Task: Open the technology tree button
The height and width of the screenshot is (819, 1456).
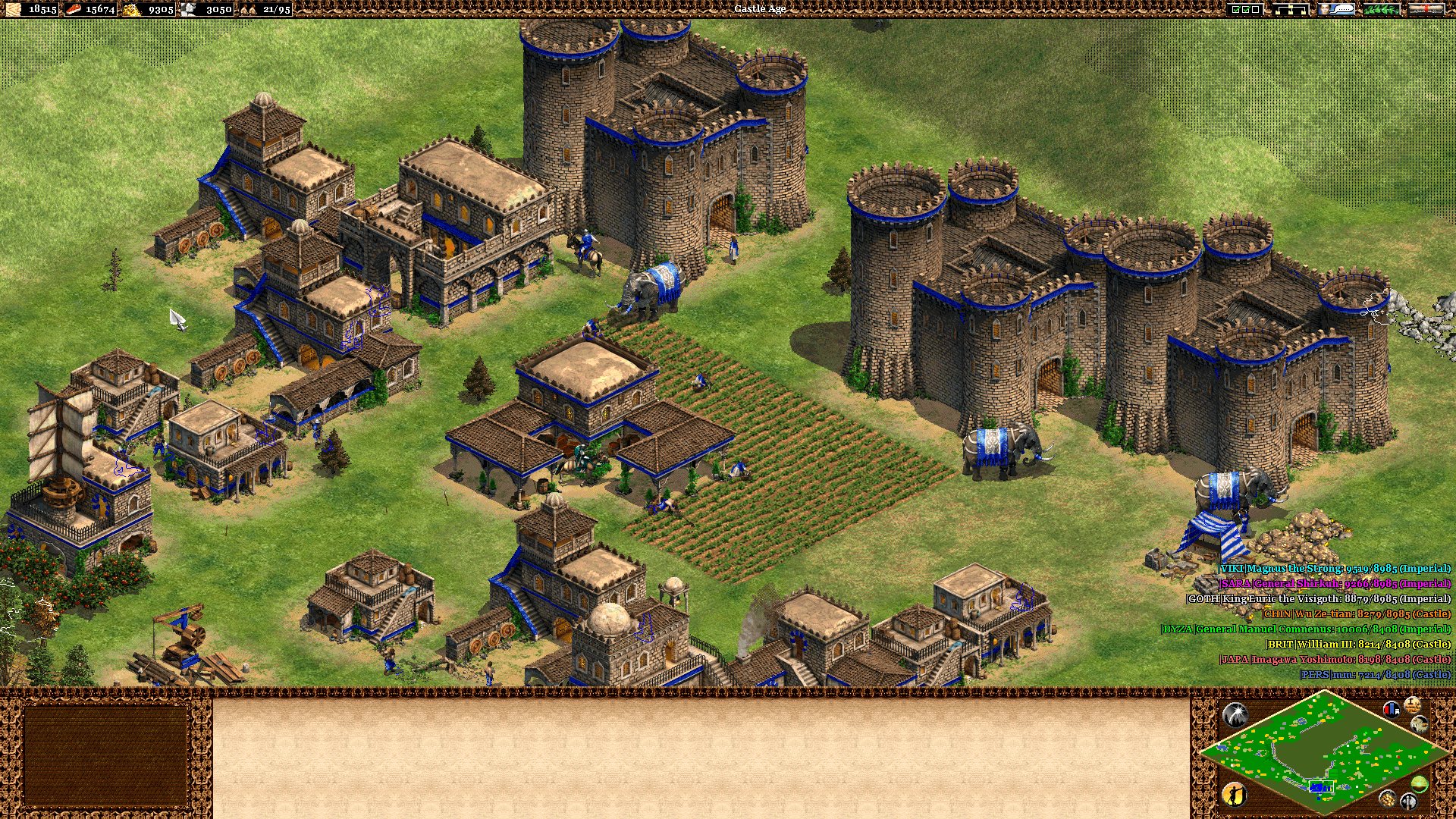Action: 1291,9
